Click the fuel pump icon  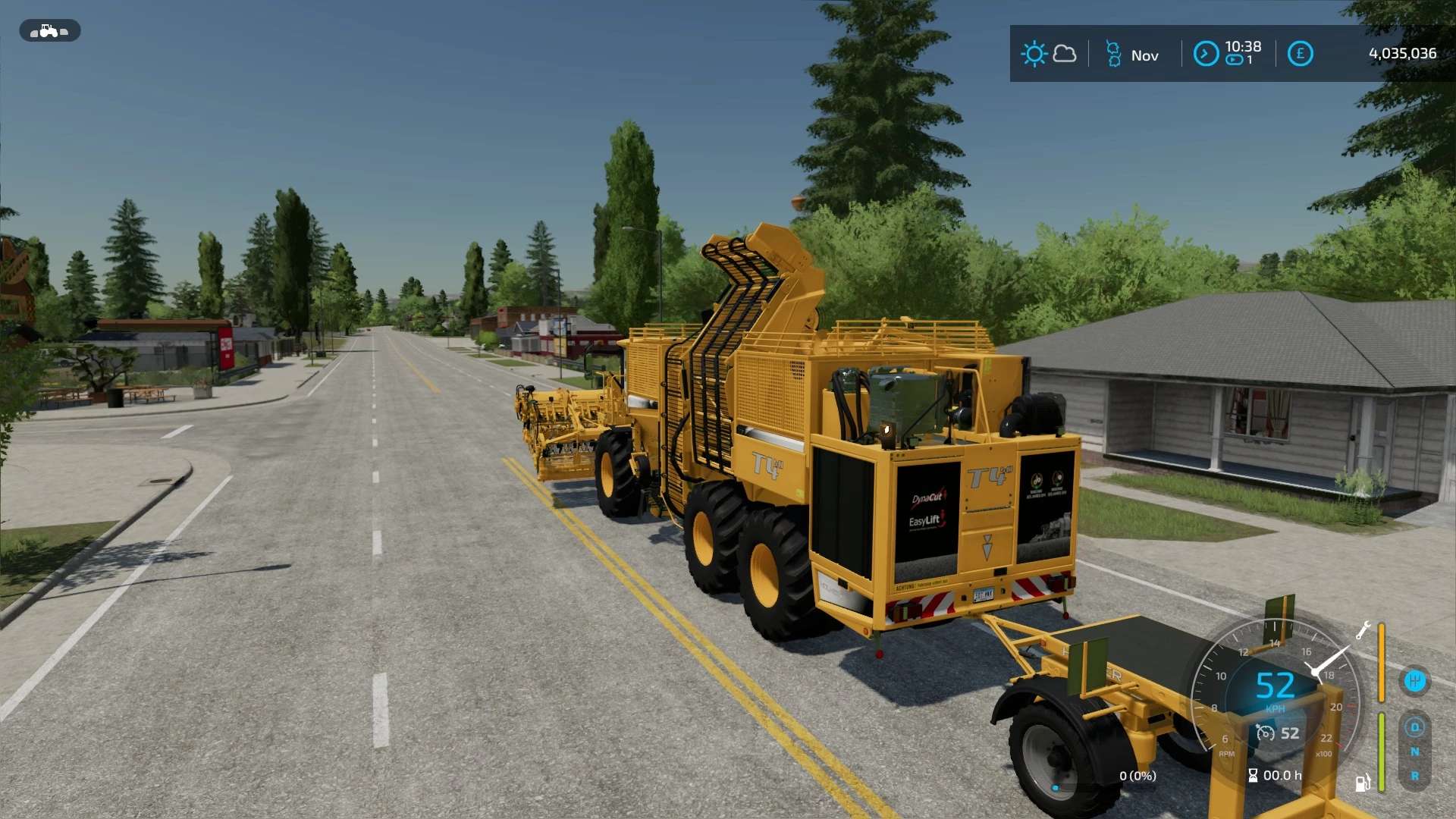1362,783
